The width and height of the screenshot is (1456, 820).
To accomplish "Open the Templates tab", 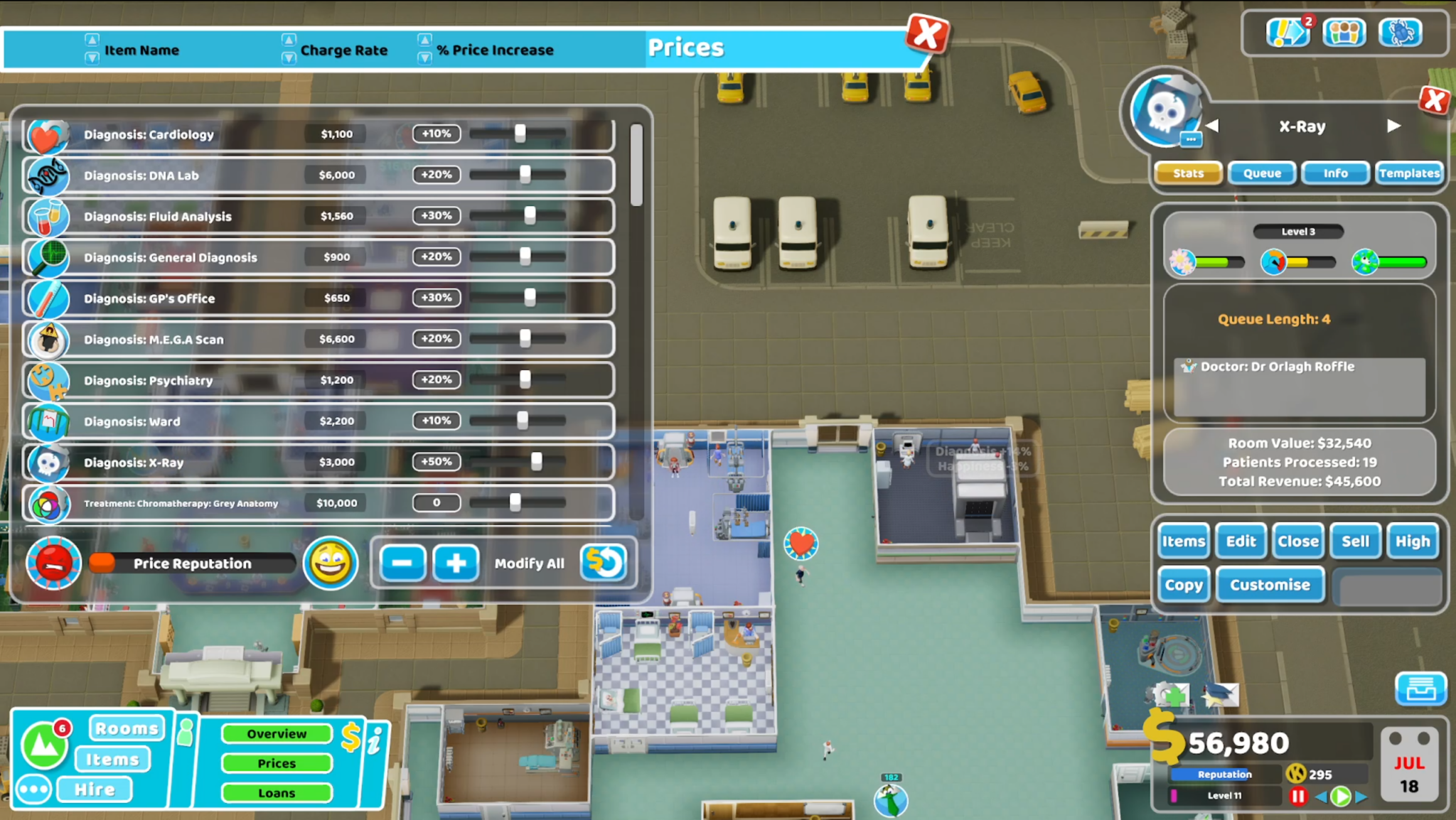I will pyautogui.click(x=1409, y=173).
